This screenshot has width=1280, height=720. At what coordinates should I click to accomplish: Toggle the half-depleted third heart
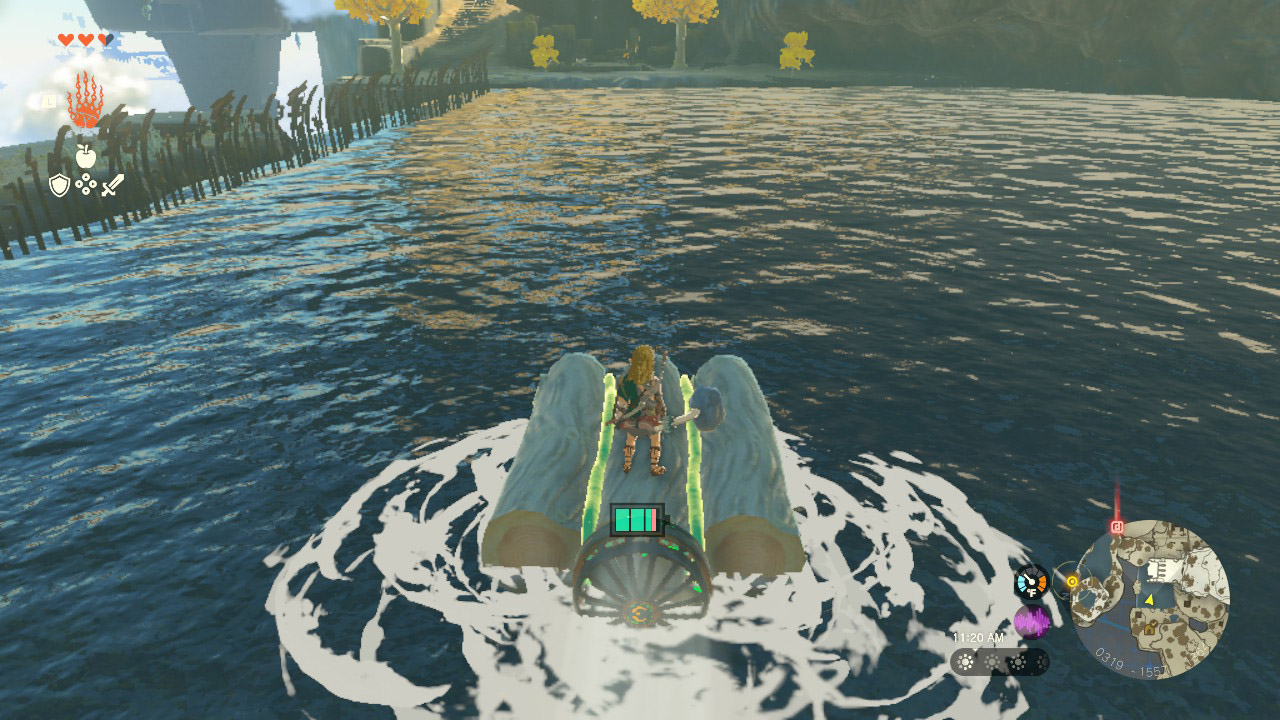point(104,39)
